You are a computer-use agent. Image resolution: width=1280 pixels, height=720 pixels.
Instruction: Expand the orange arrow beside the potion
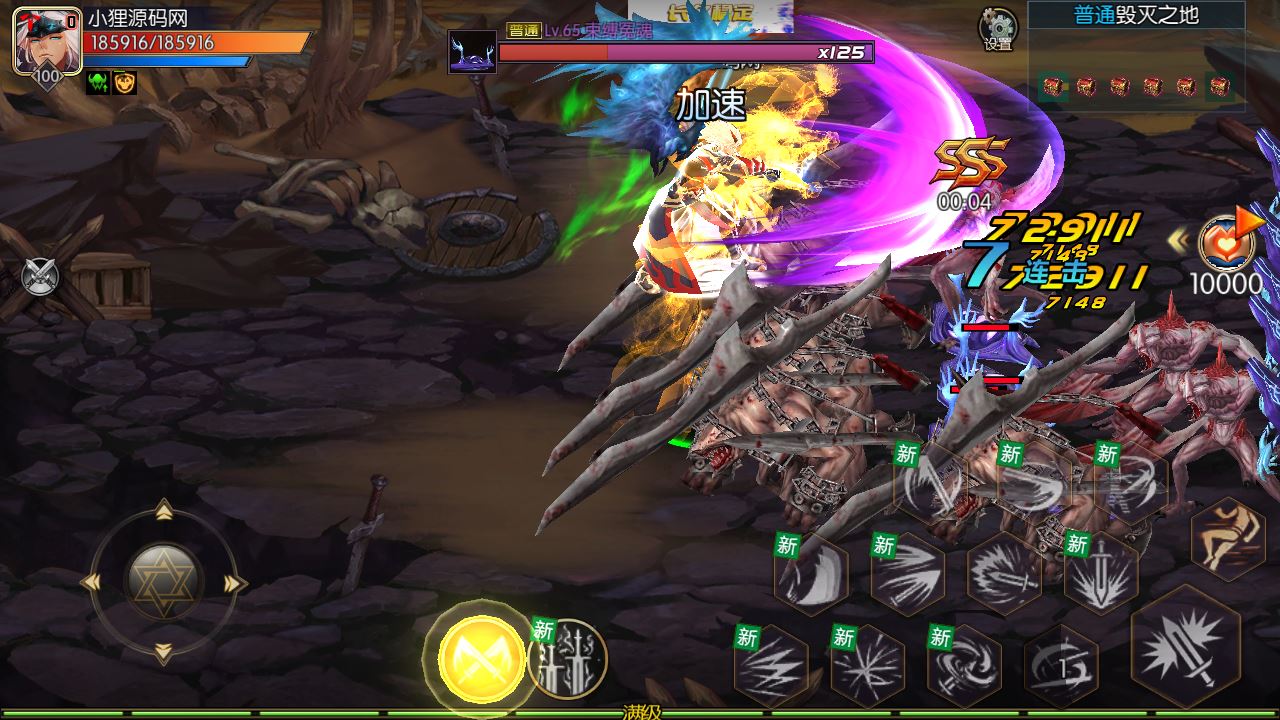(x=1248, y=220)
